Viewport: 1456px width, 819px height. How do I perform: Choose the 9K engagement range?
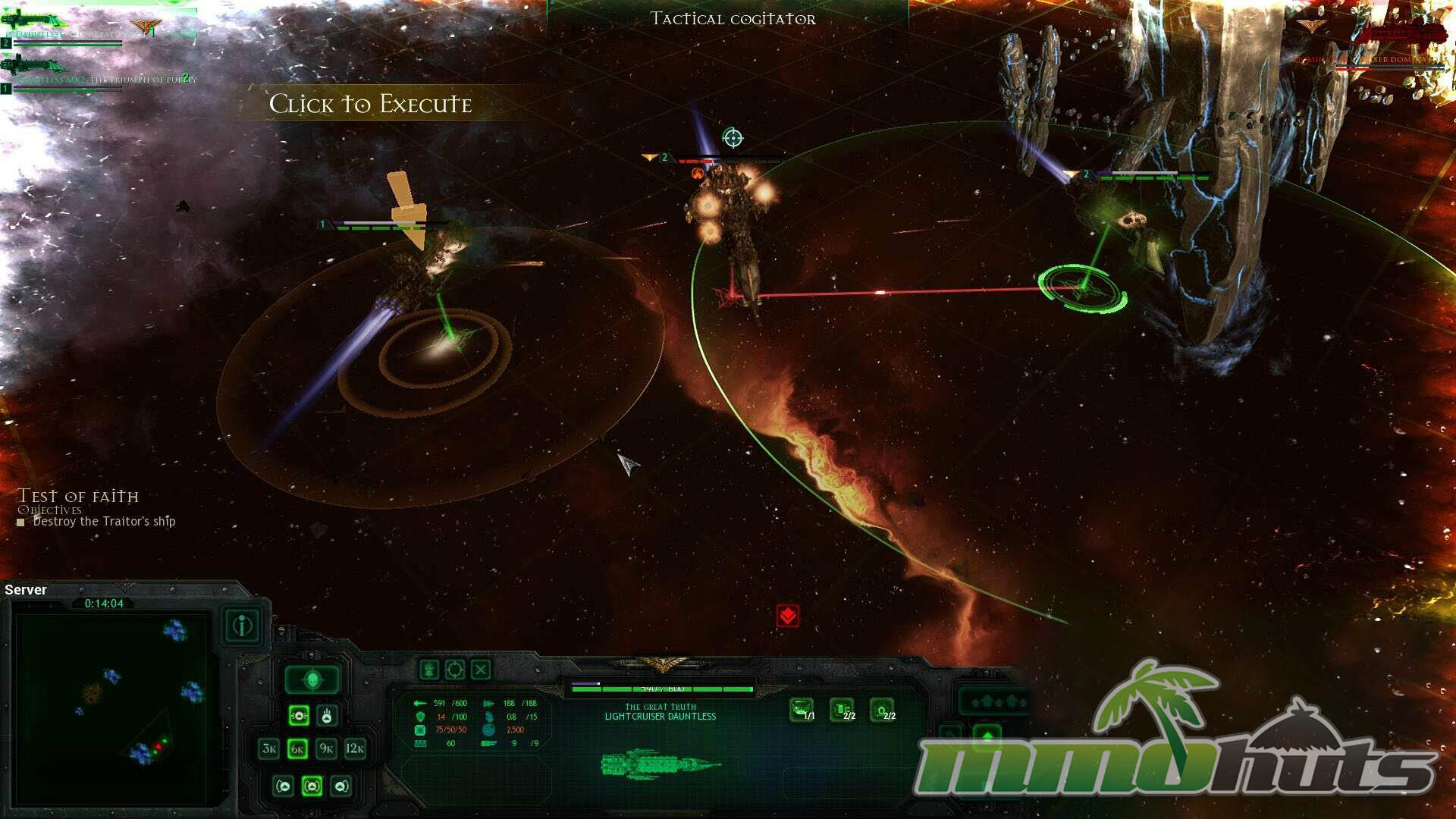click(326, 748)
